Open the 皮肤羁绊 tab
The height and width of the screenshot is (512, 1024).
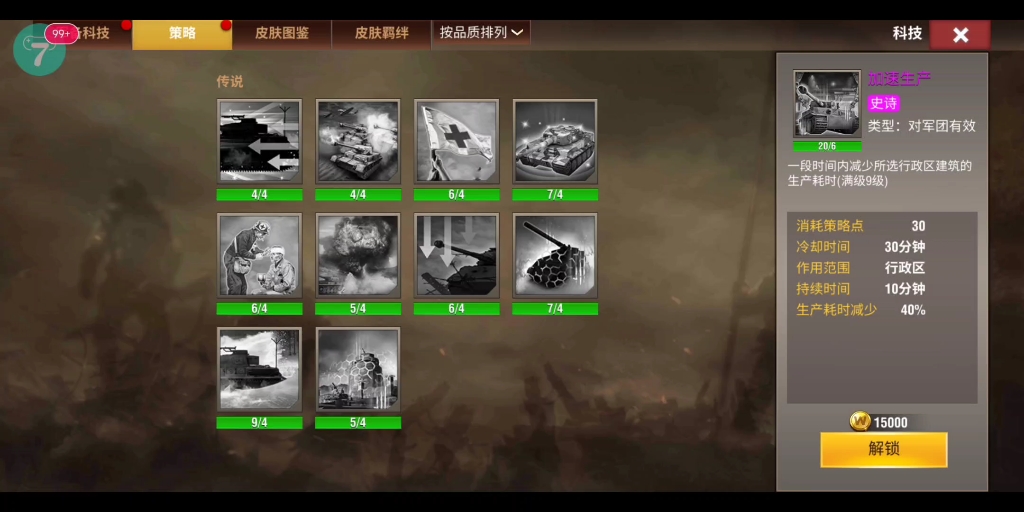pyautogui.click(x=381, y=33)
